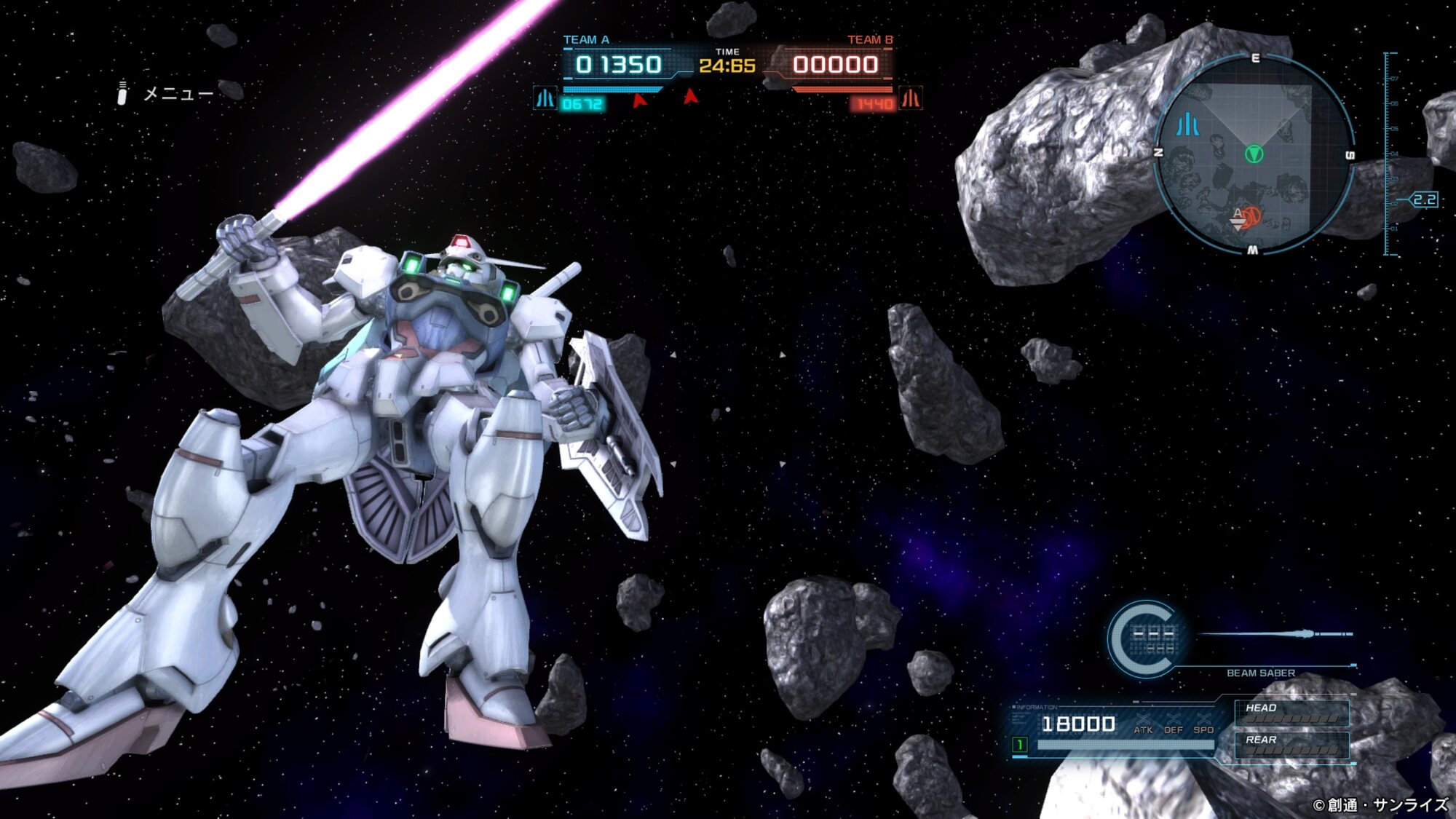The width and height of the screenshot is (1456, 819).
Task: Open the メニュー menu label
Action: pos(178,94)
